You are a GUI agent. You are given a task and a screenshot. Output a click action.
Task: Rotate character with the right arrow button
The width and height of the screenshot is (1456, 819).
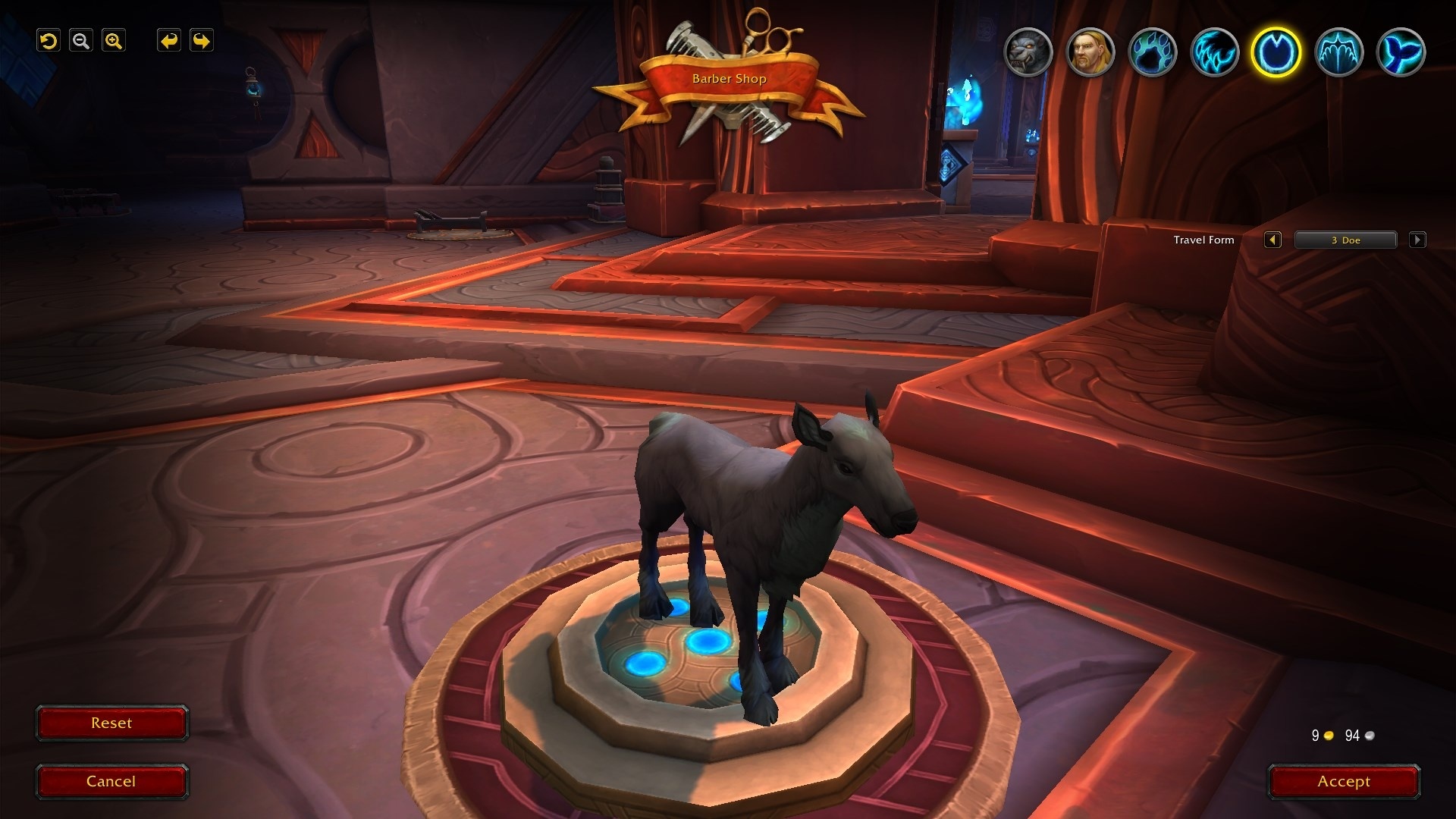pyautogui.click(x=202, y=41)
